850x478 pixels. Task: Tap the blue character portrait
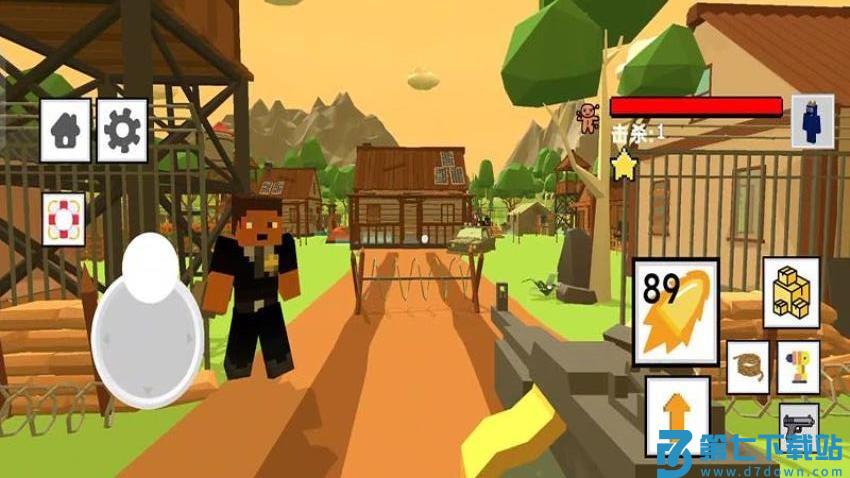[x=812, y=121]
